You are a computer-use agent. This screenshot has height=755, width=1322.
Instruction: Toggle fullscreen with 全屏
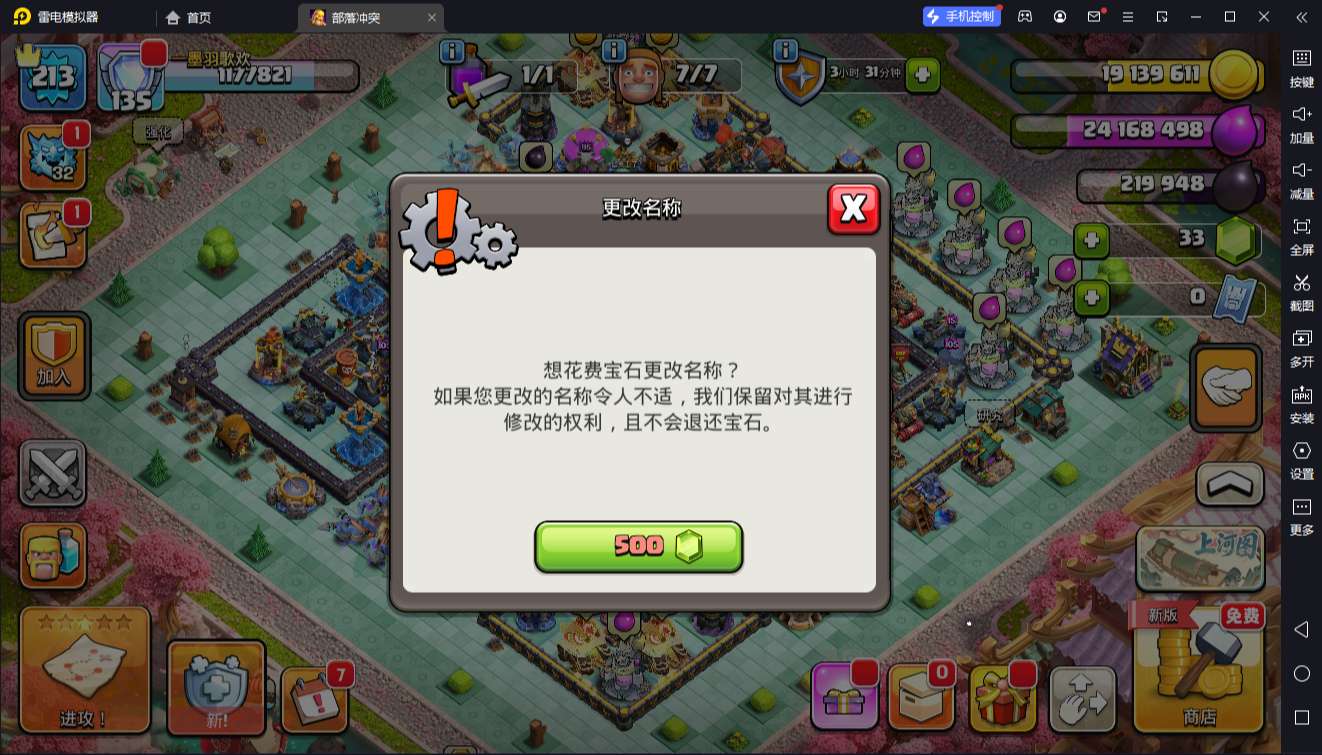(x=1301, y=236)
